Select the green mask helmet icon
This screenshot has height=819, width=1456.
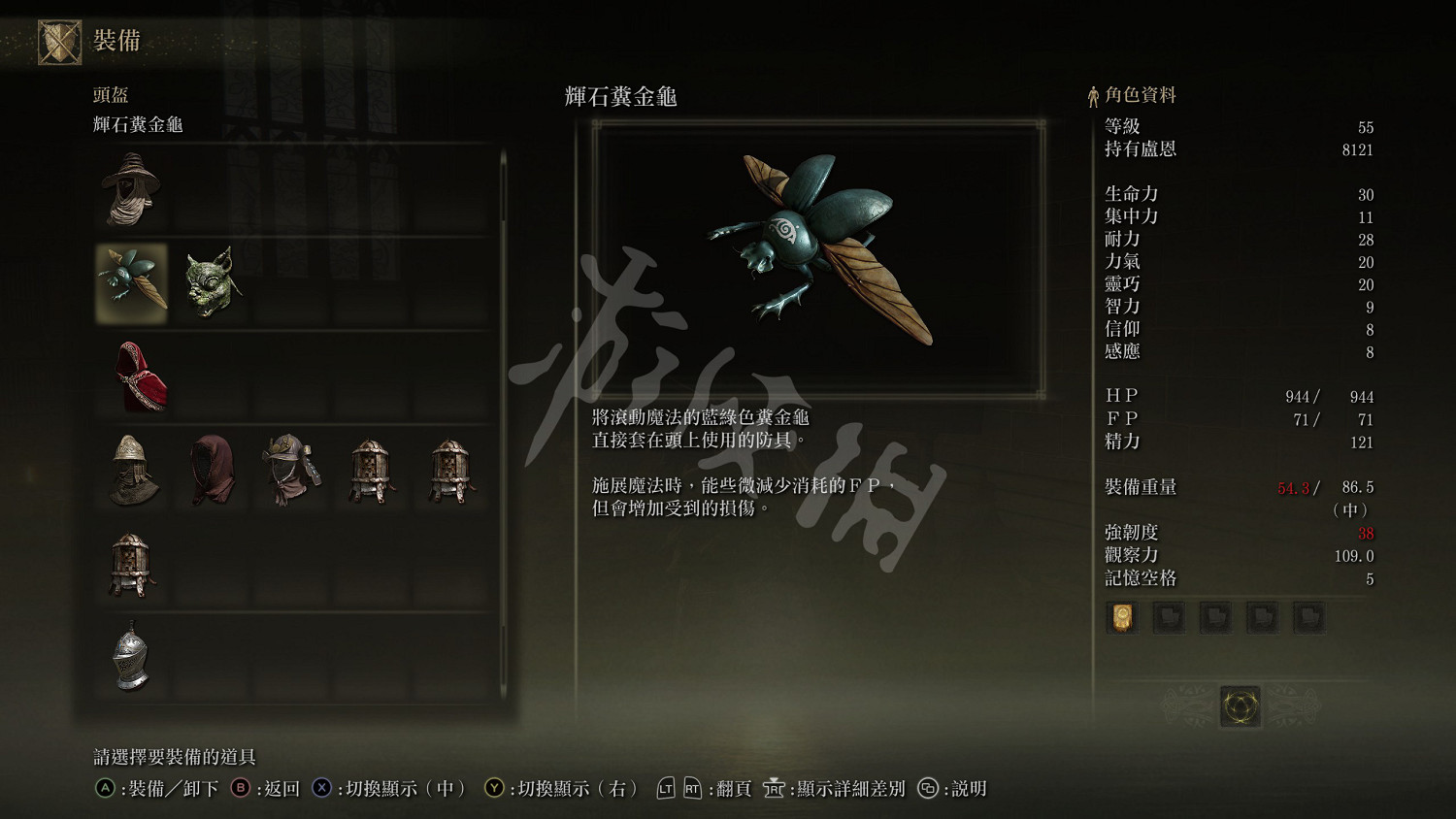pos(212,281)
